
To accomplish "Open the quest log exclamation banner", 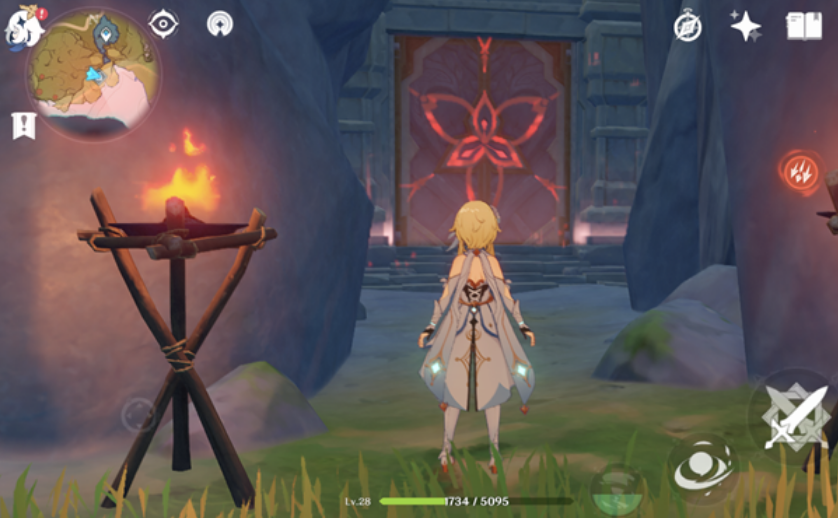I will [21, 126].
